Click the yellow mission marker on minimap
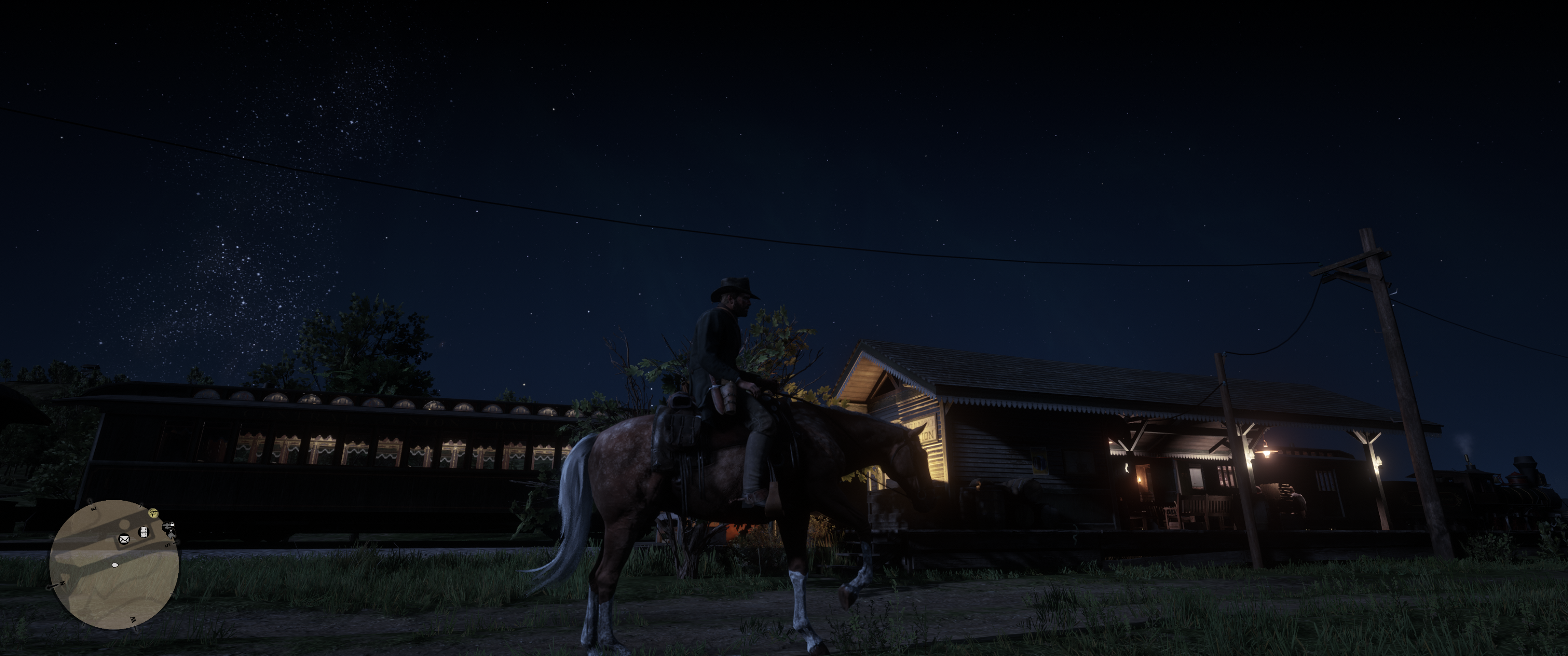Image resolution: width=1568 pixels, height=656 pixels. coord(154,513)
